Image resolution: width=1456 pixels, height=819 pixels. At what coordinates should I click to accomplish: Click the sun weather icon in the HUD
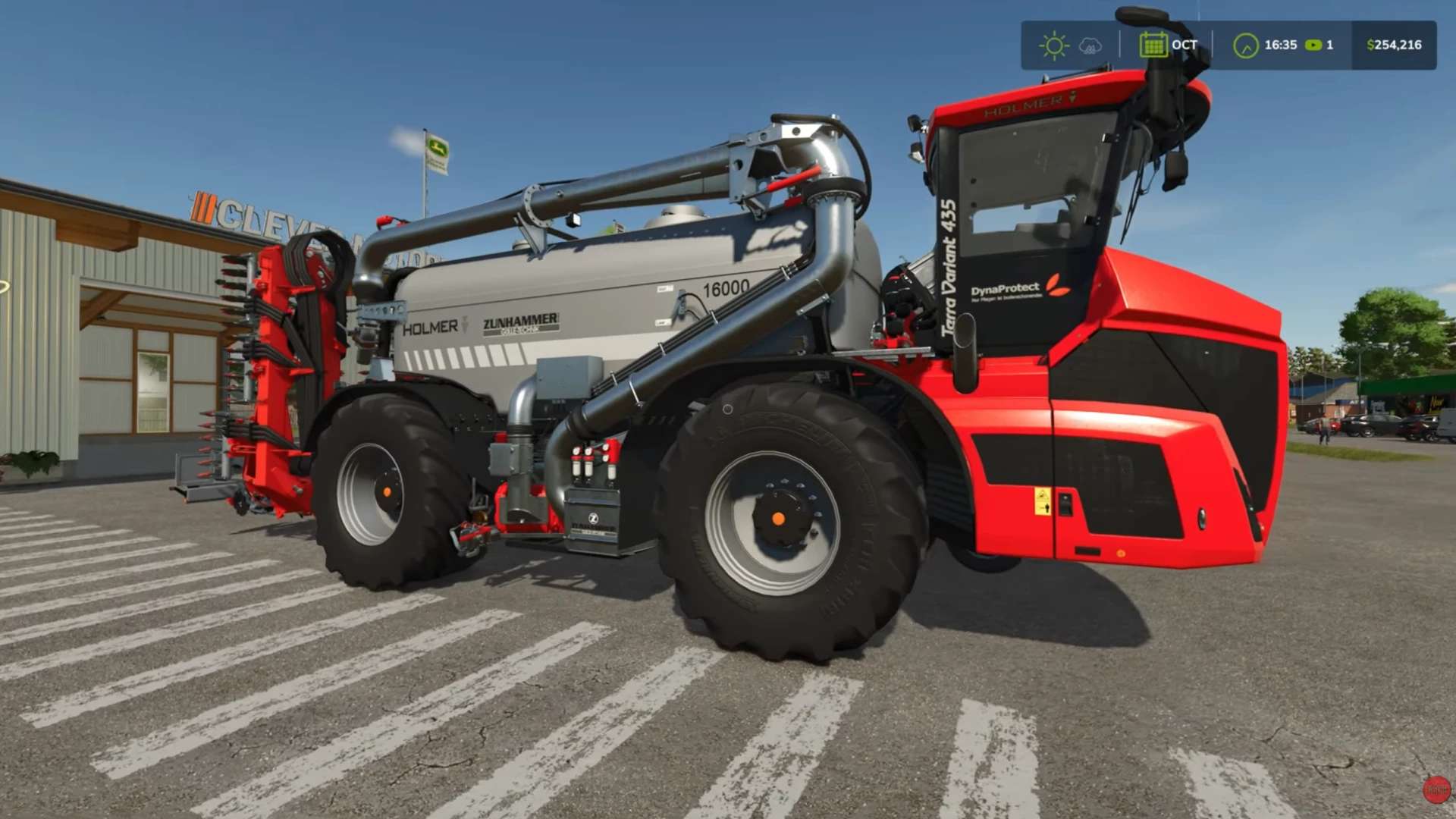pyautogui.click(x=1053, y=45)
